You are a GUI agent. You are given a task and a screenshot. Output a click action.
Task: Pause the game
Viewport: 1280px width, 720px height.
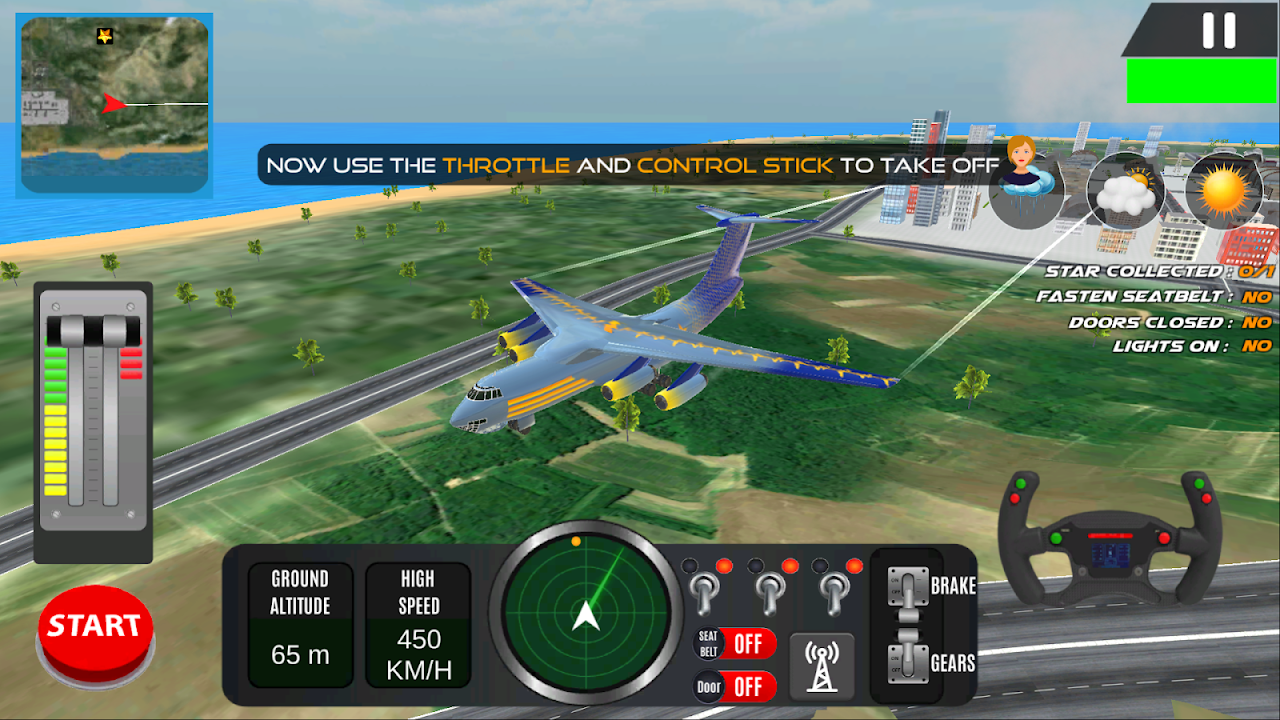[1218, 30]
